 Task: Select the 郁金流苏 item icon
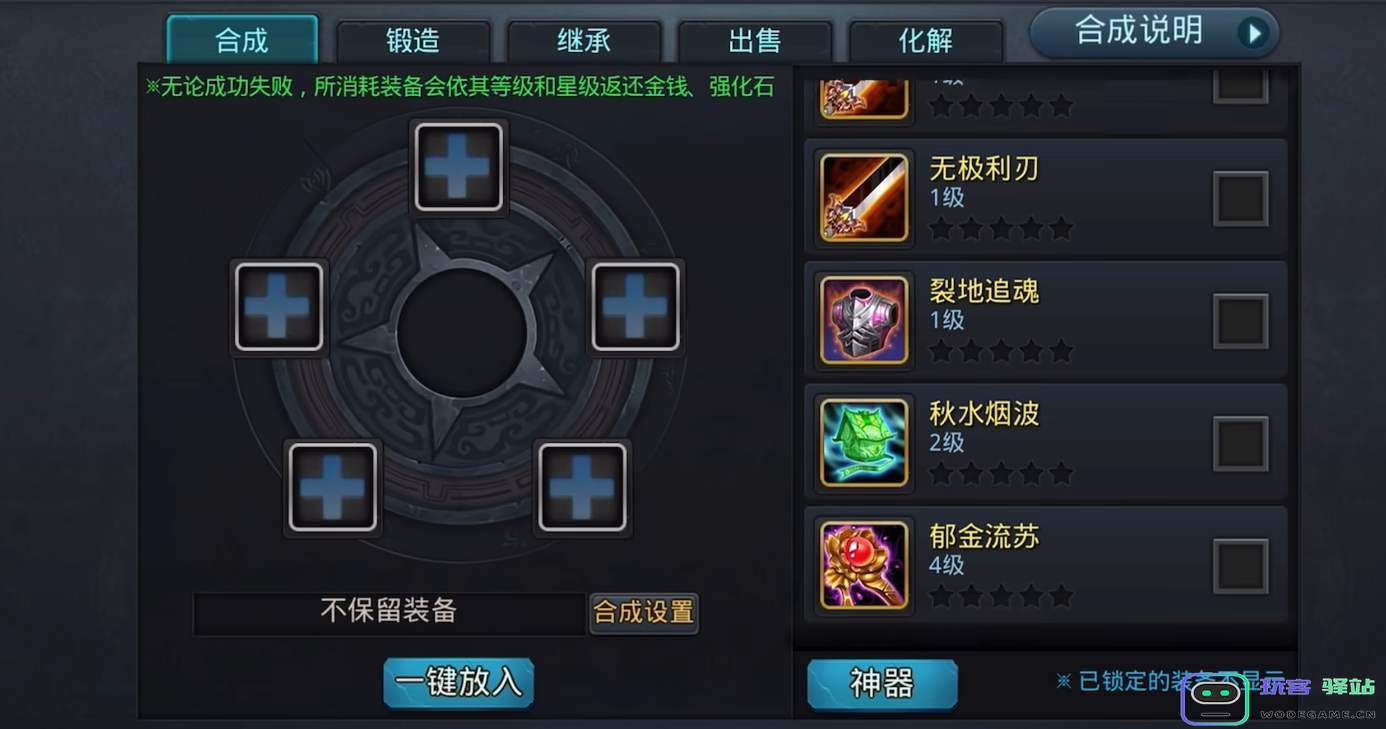coord(862,565)
